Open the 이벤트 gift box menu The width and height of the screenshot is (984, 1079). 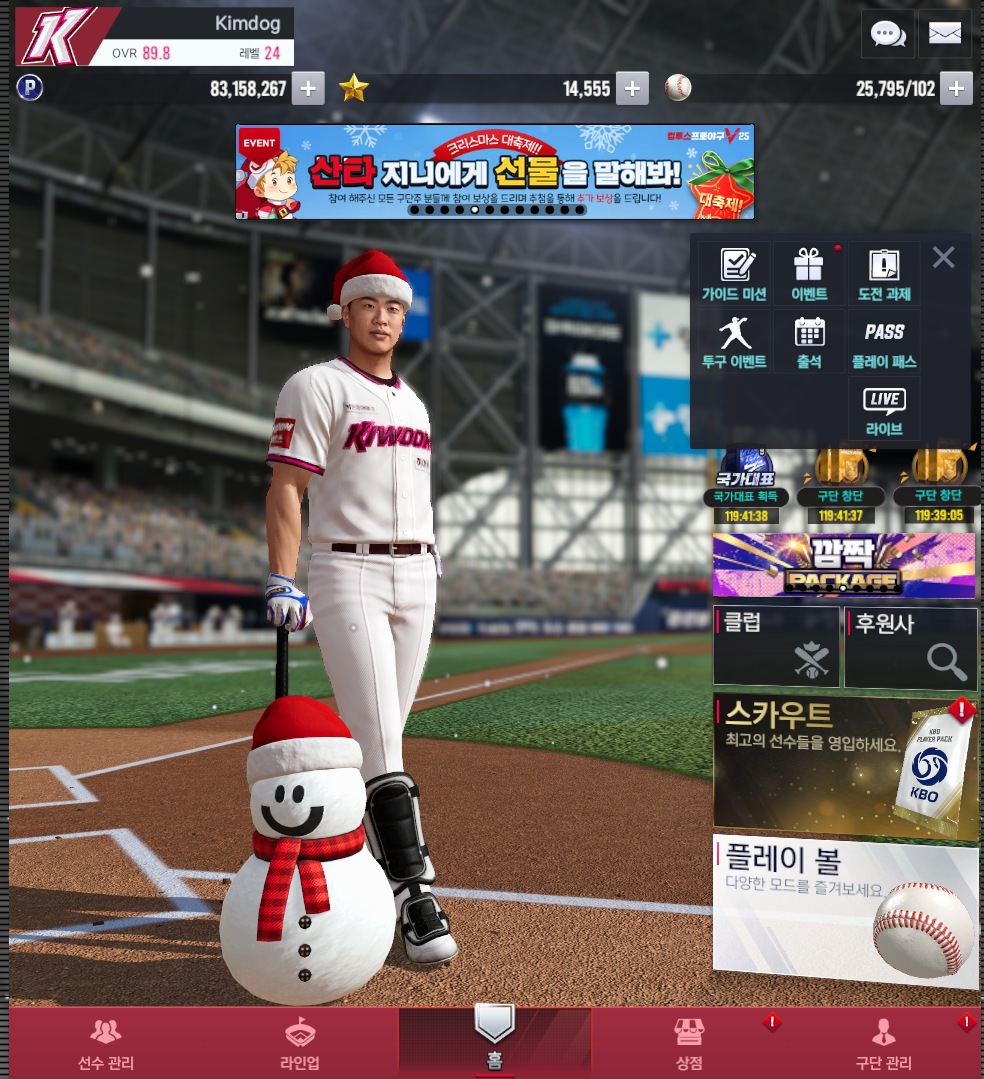coord(809,274)
